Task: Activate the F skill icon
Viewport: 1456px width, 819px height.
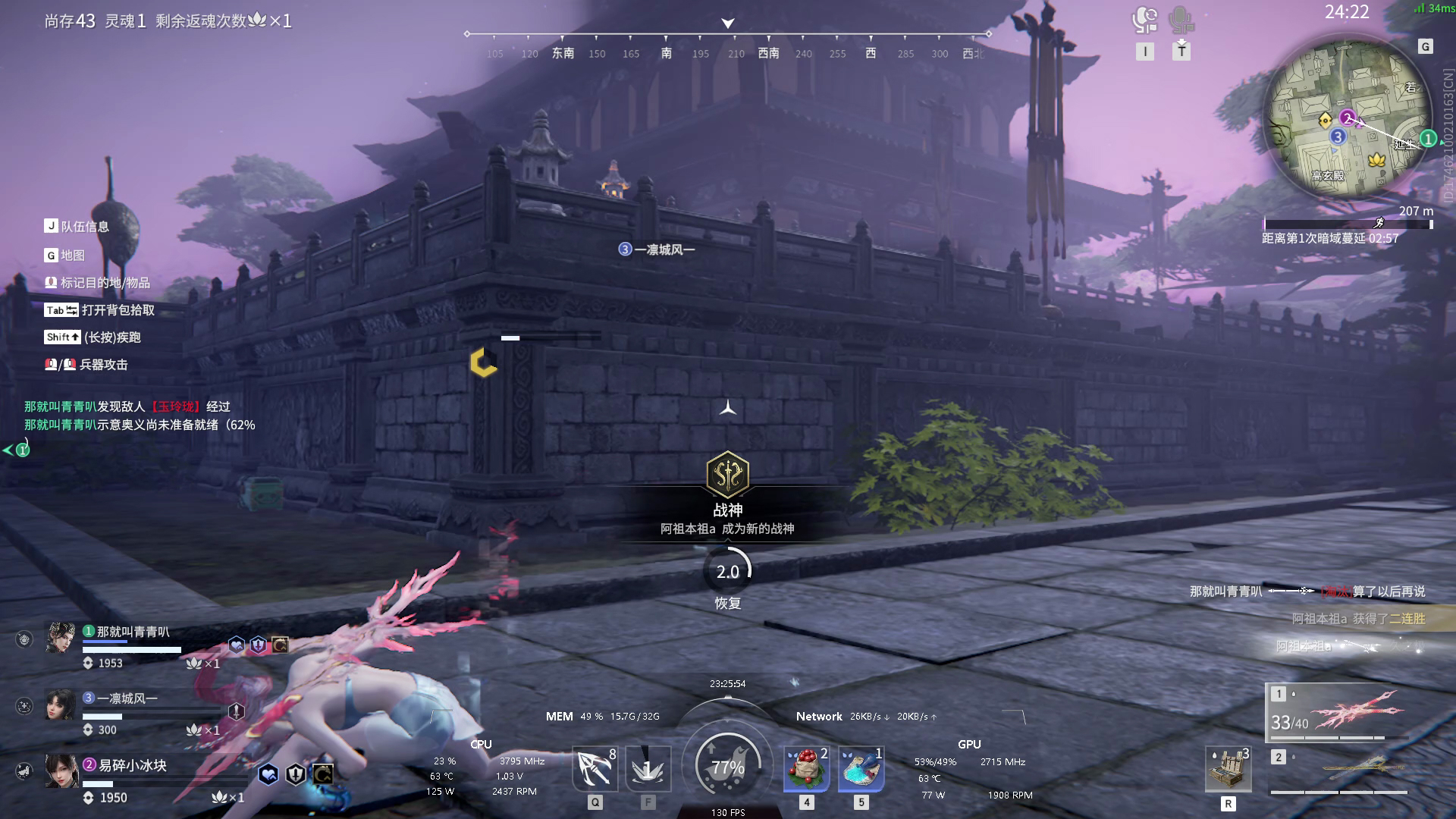Action: coord(648,768)
